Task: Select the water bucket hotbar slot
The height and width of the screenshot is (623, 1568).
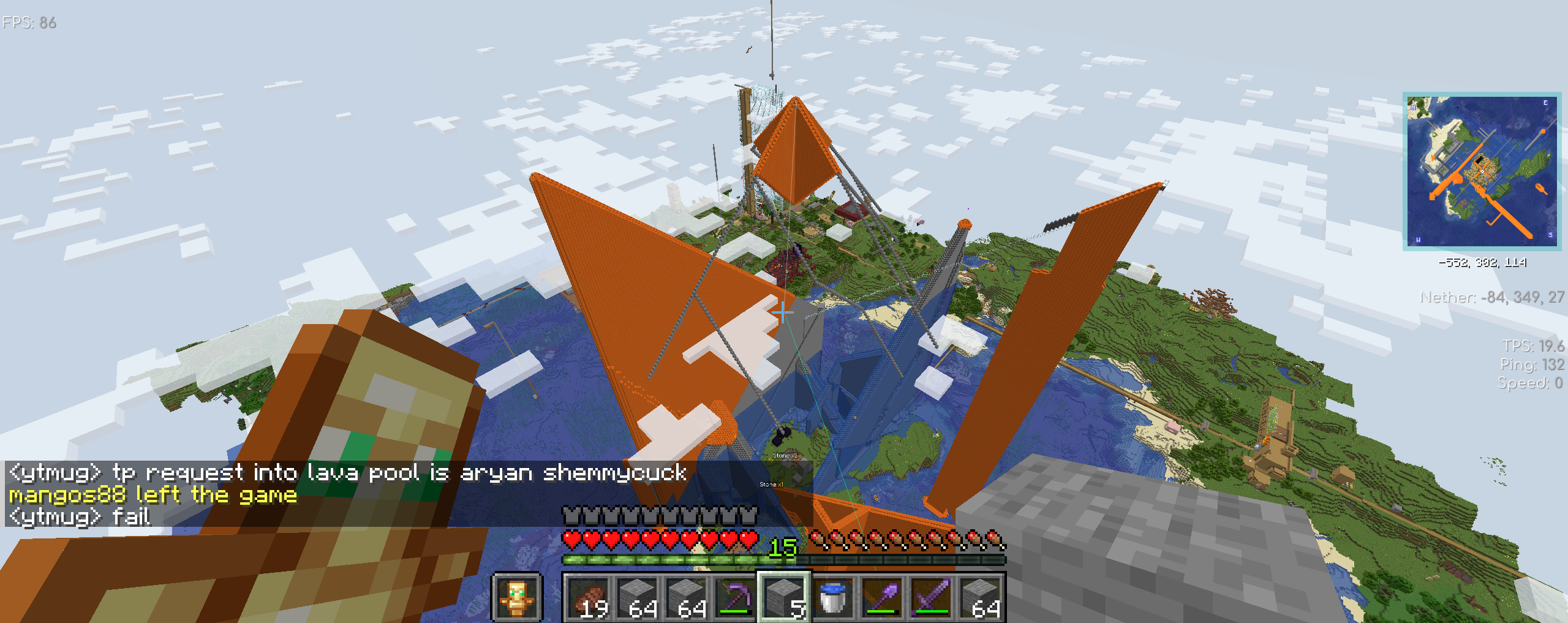Action: tap(833, 597)
